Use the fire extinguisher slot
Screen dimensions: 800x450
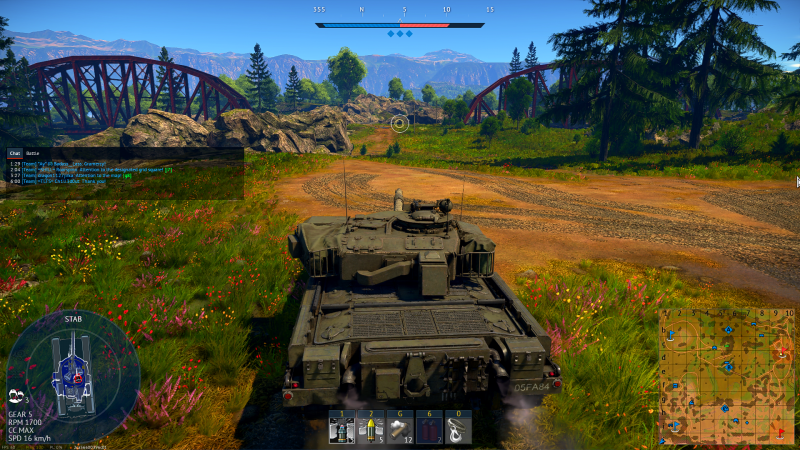tap(429, 429)
